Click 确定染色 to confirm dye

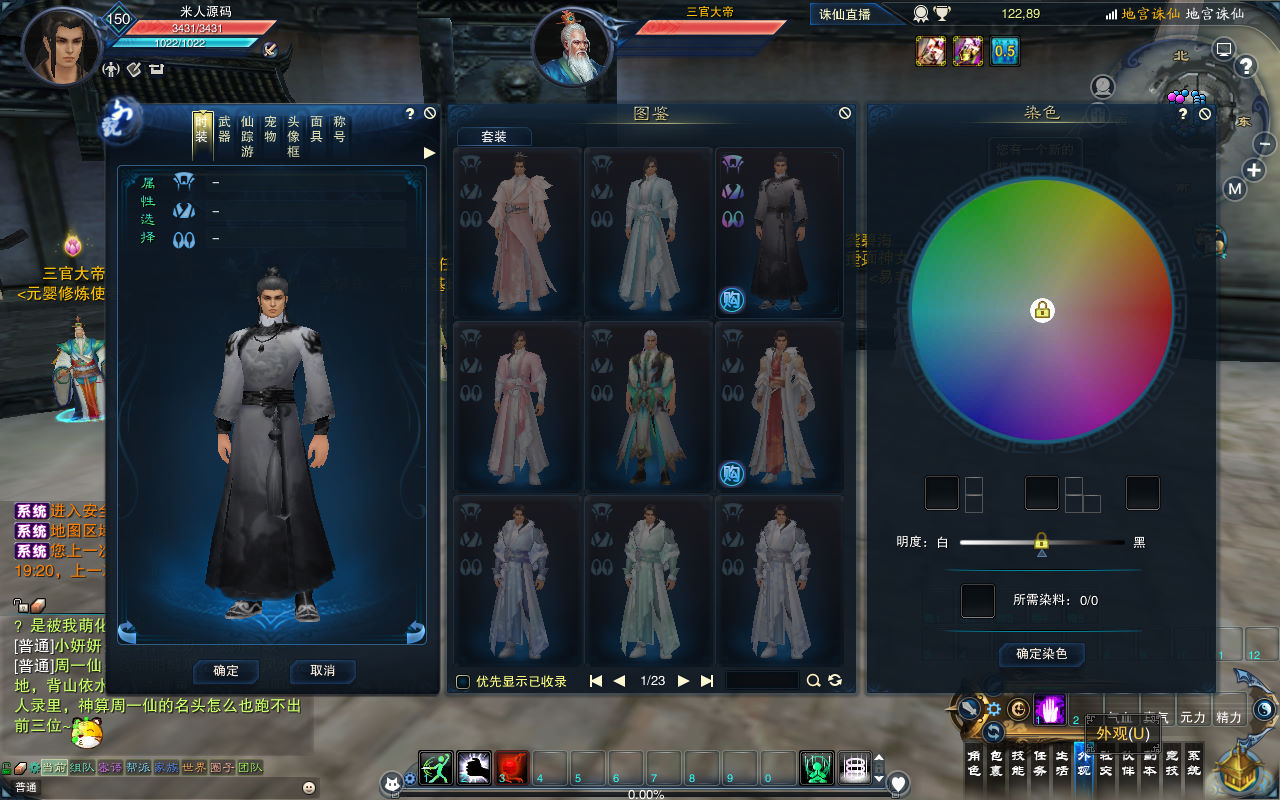(1041, 654)
